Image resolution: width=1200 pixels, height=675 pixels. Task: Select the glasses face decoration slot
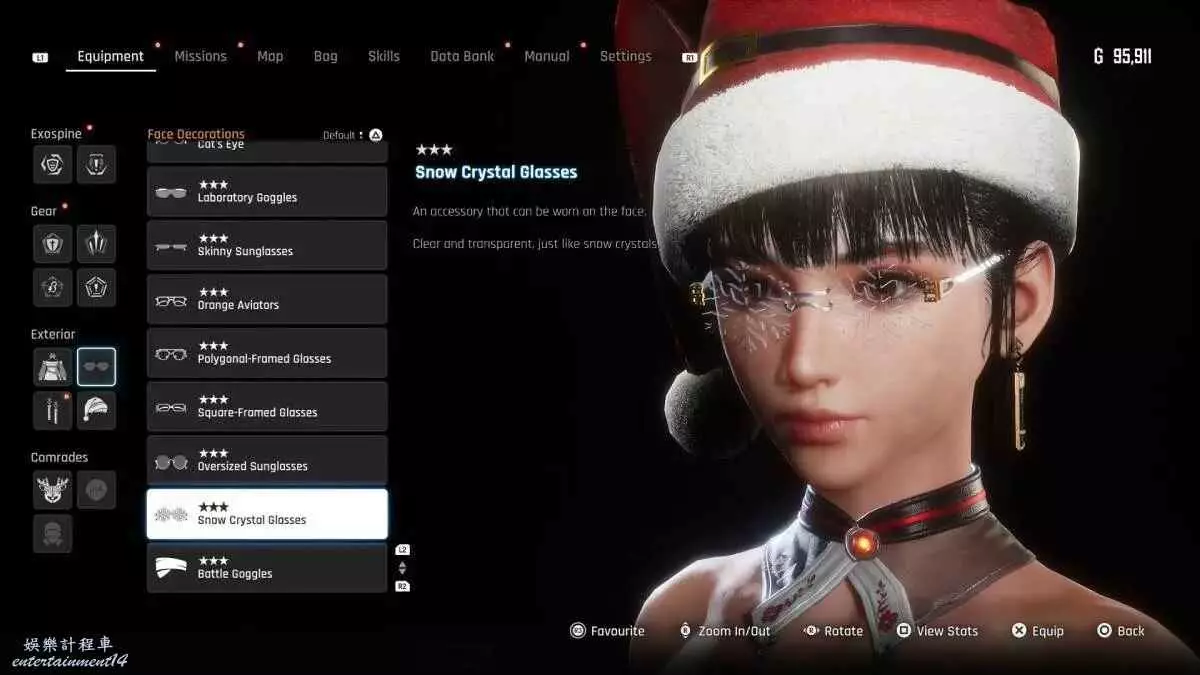coord(97,367)
